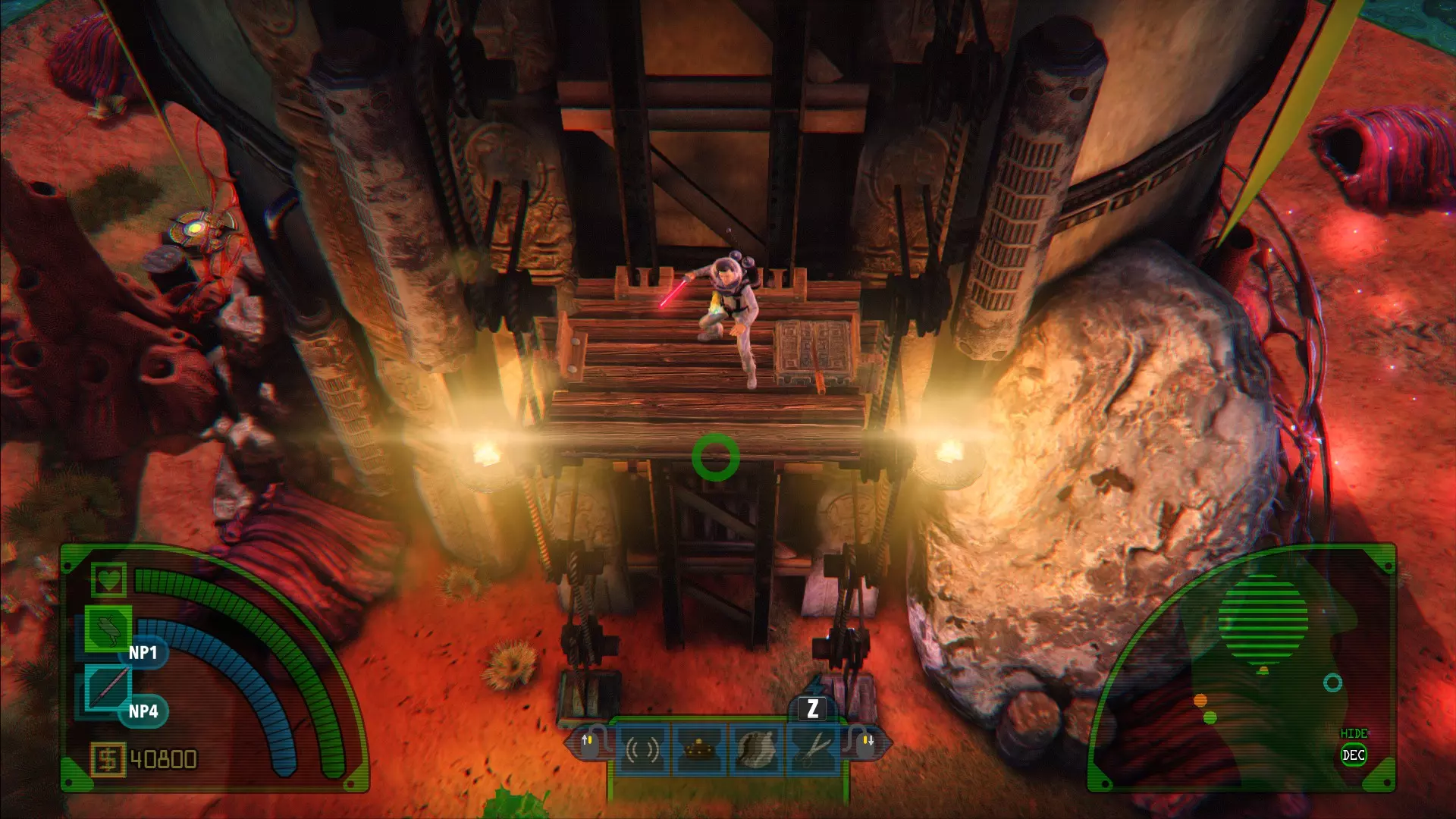Click the green striped zone on minimap
This screenshot has width=1456, height=819.
coord(1263,618)
